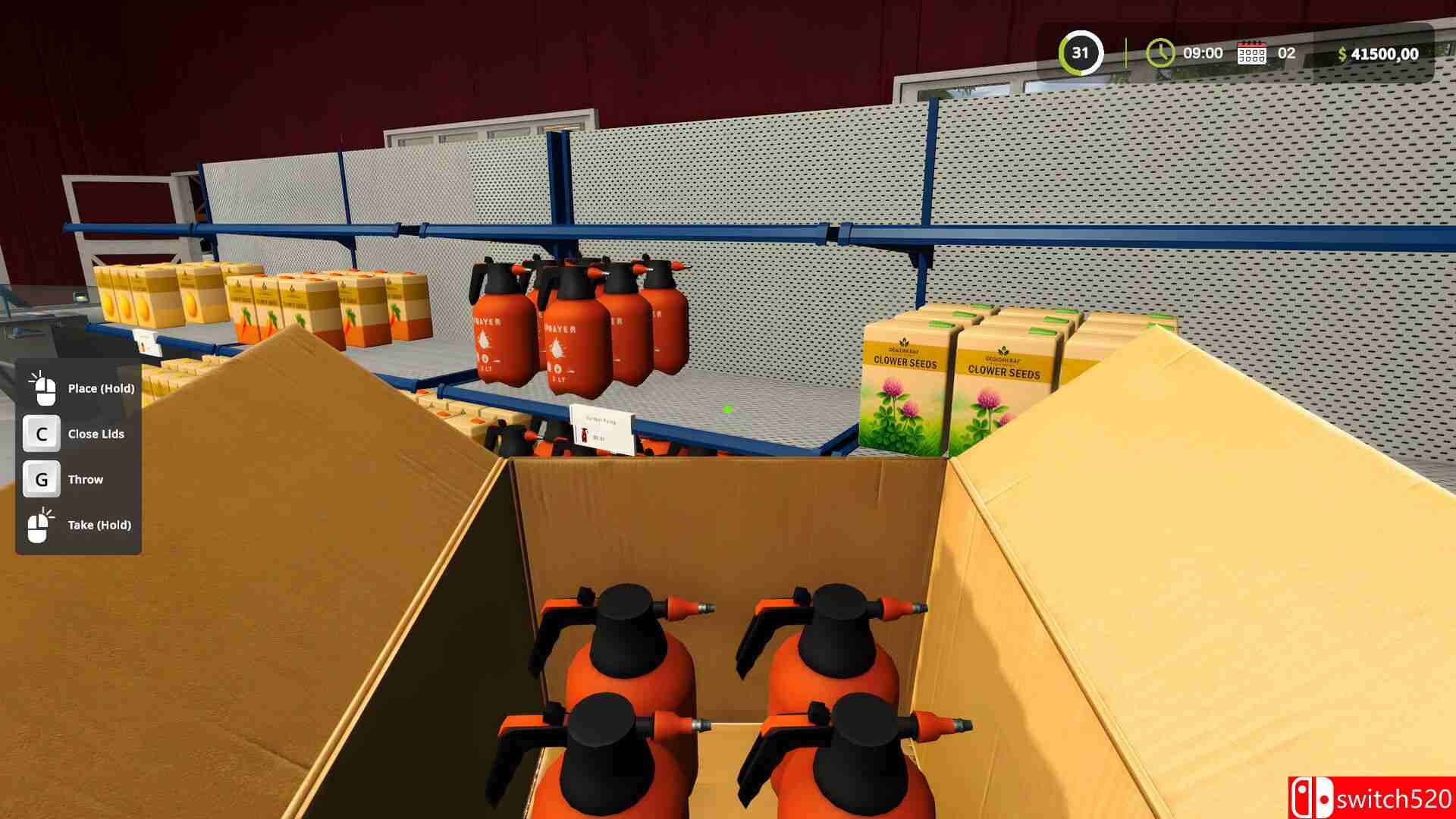Click the calendar icon next to day 02

click(x=1251, y=53)
